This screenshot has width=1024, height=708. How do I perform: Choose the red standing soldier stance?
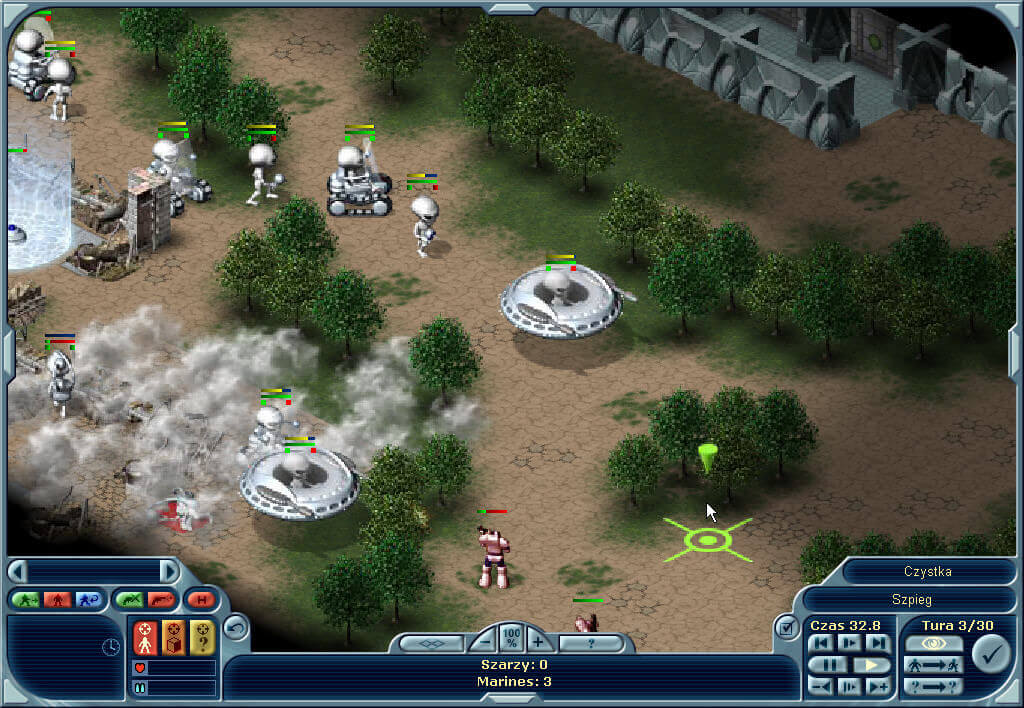pyautogui.click(x=56, y=600)
